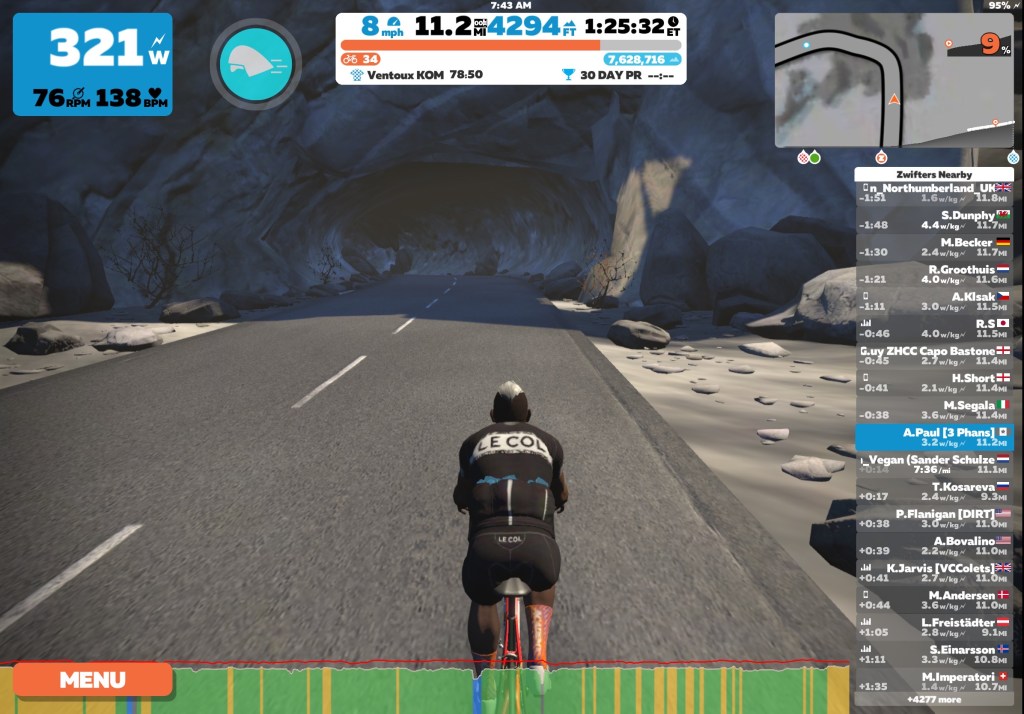Choose P.Flanigan [DIRT] from the list

[x=934, y=518]
